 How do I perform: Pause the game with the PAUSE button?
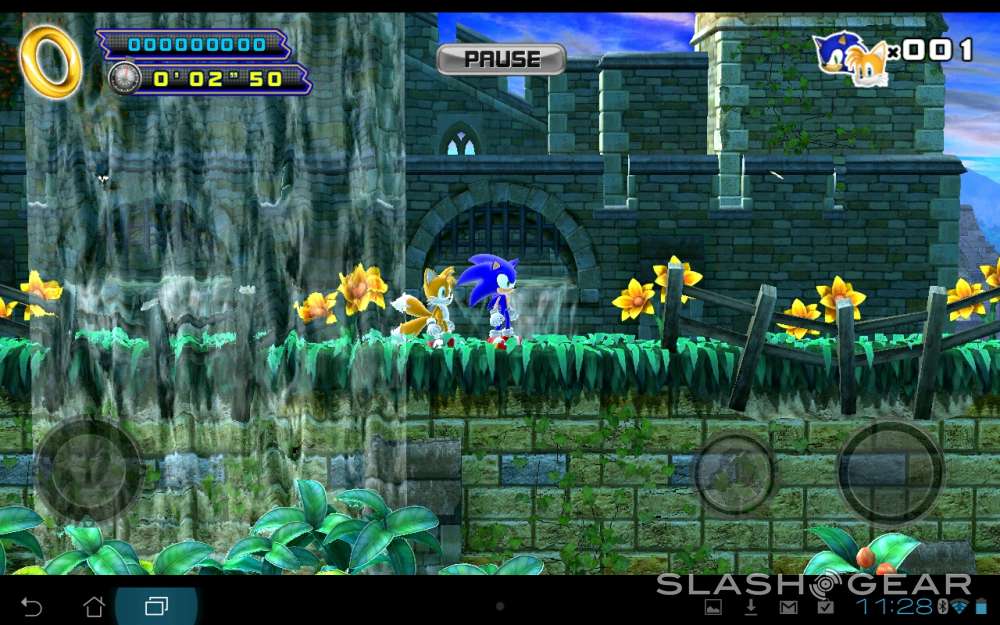click(501, 59)
